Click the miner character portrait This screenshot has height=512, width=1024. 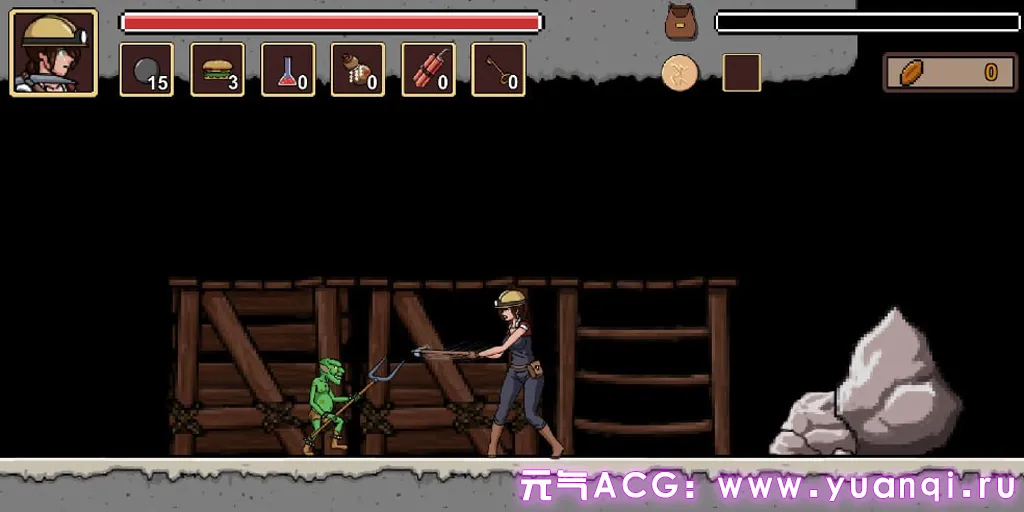pyautogui.click(x=54, y=53)
